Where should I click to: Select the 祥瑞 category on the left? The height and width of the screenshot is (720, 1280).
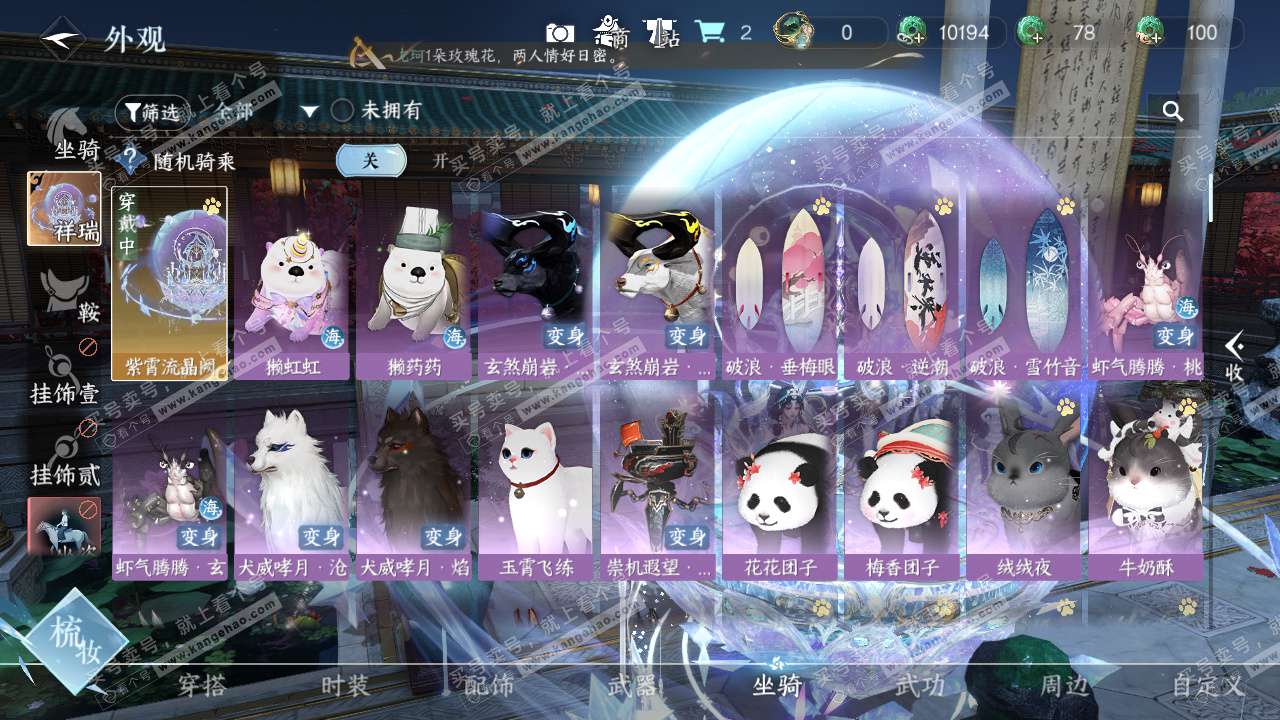64,208
